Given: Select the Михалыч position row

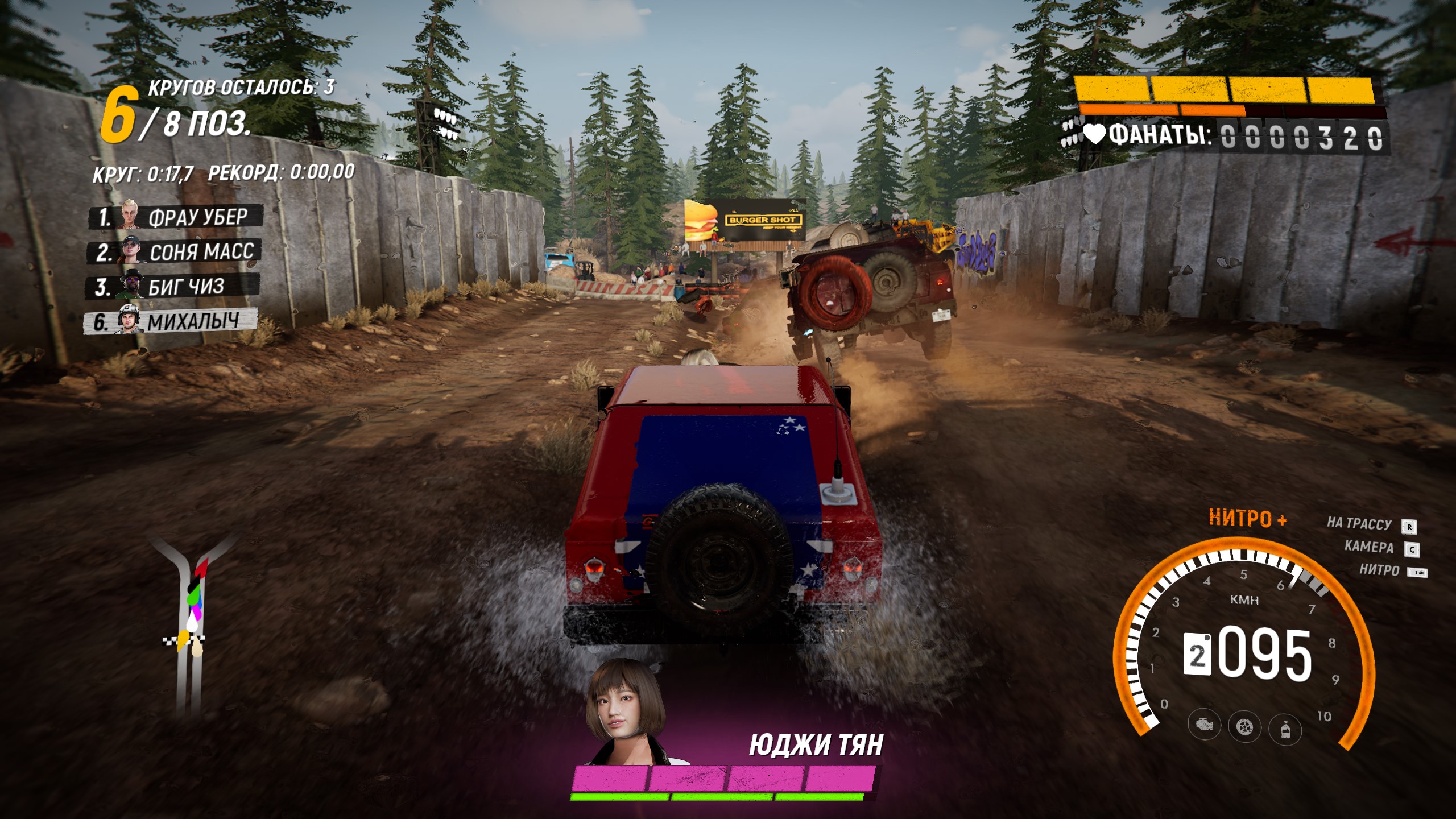Looking at the screenshot, I should (x=171, y=321).
